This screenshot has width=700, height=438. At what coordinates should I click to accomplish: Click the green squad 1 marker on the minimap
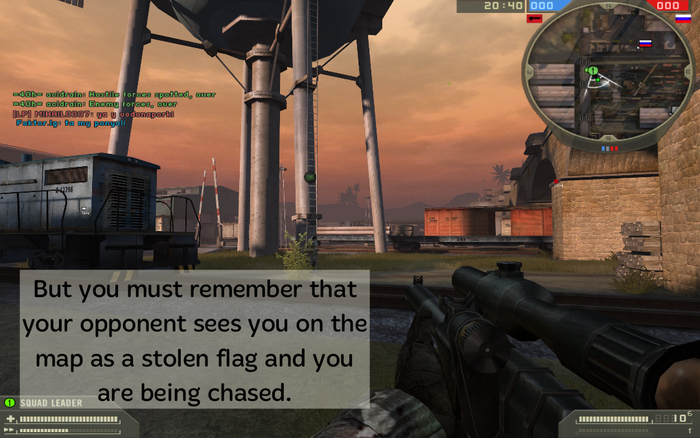point(592,72)
